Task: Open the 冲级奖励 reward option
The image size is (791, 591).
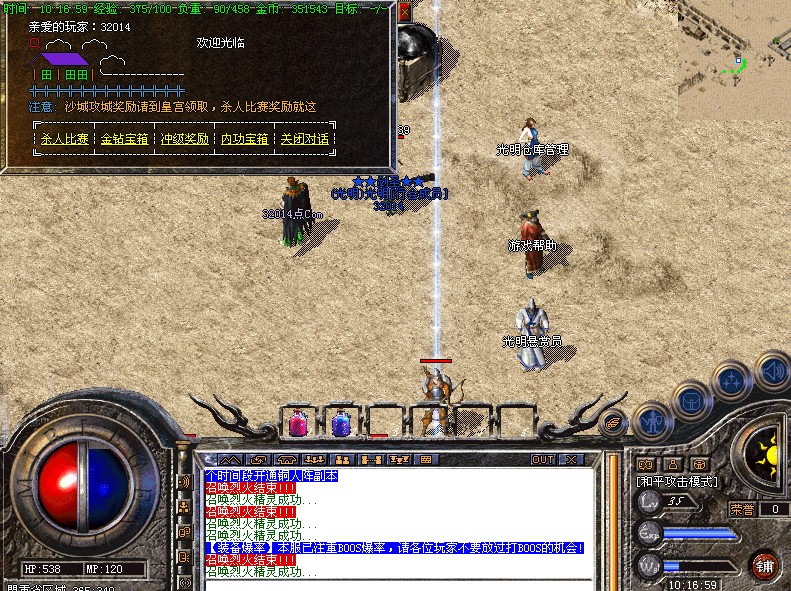Action: point(185,139)
